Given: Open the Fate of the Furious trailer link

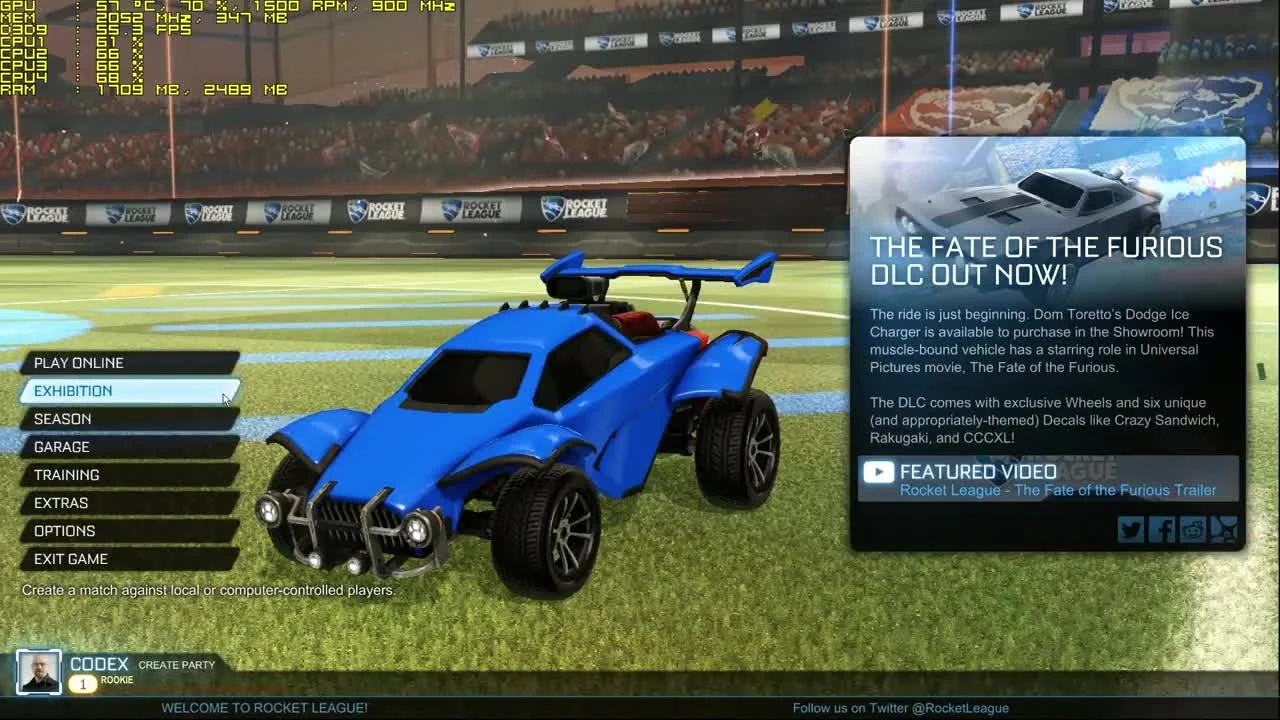Looking at the screenshot, I should (1058, 490).
